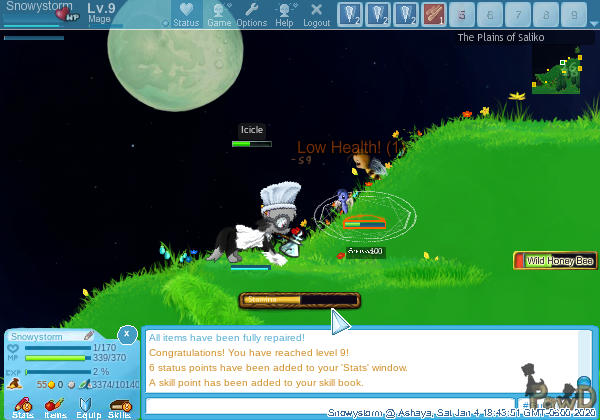Viewport: 600px width, 420px height.
Task: Open the Stats window
Action: (23, 406)
